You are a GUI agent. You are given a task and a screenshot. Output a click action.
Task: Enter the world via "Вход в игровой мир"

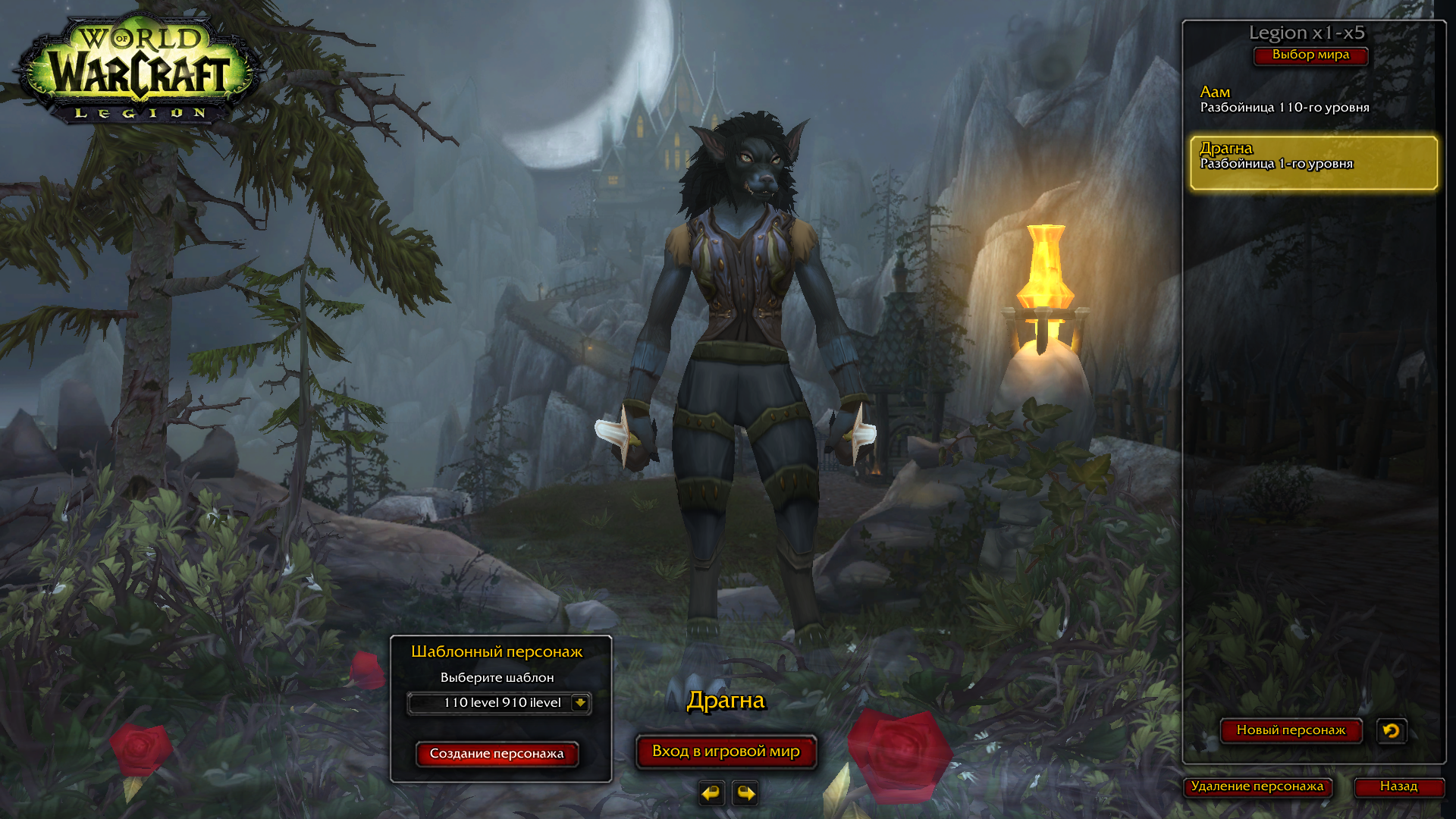(726, 752)
